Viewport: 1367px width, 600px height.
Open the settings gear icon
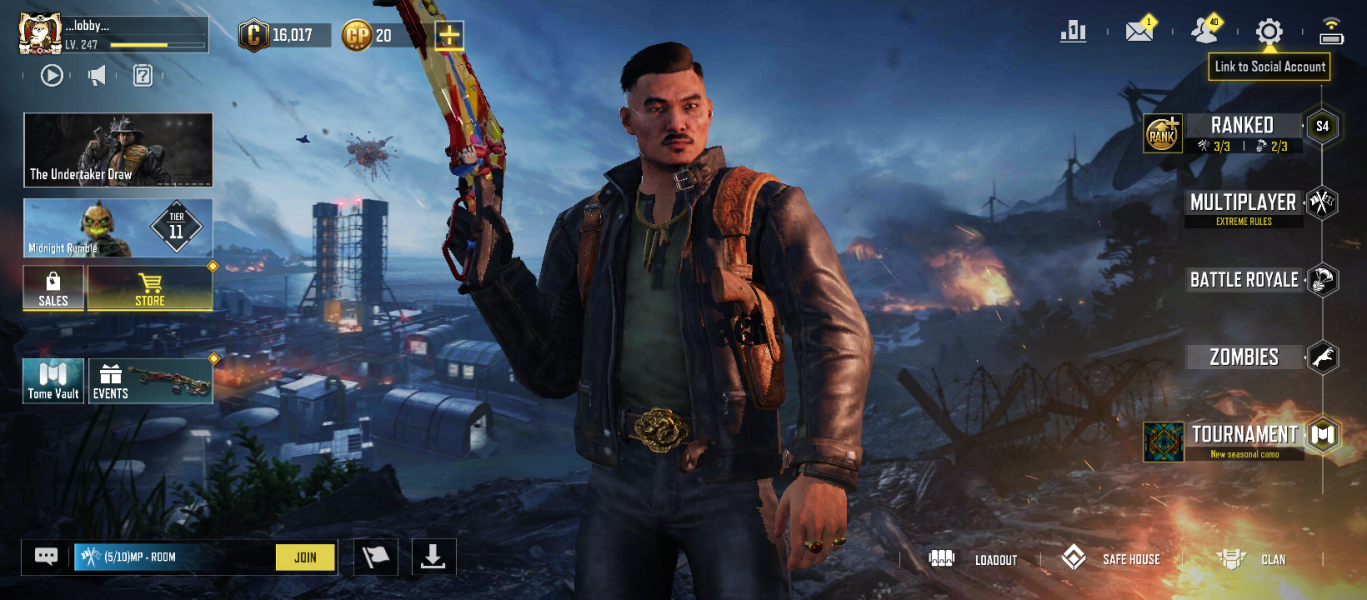(1269, 32)
